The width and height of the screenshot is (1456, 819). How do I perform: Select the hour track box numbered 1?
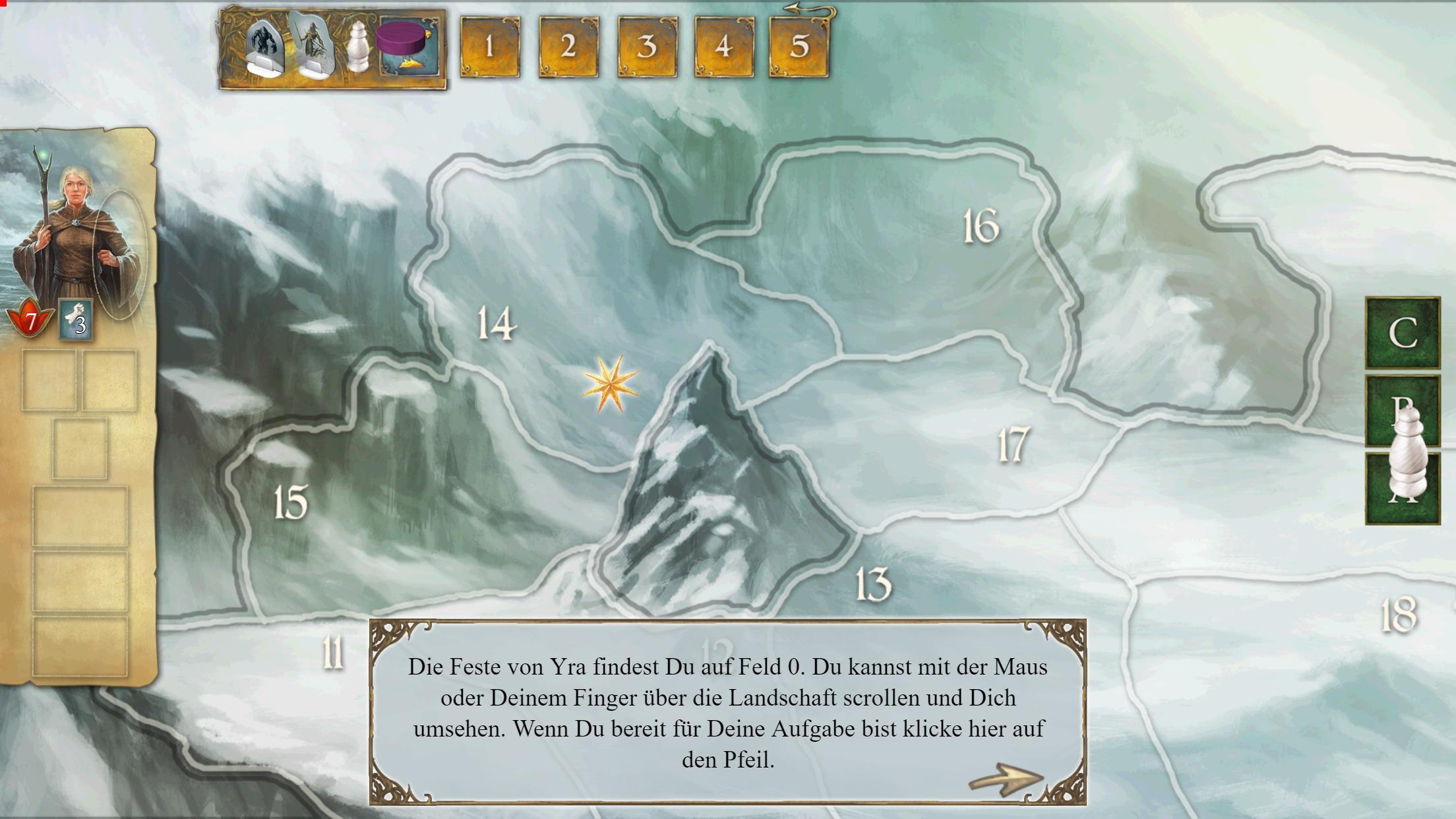489,47
